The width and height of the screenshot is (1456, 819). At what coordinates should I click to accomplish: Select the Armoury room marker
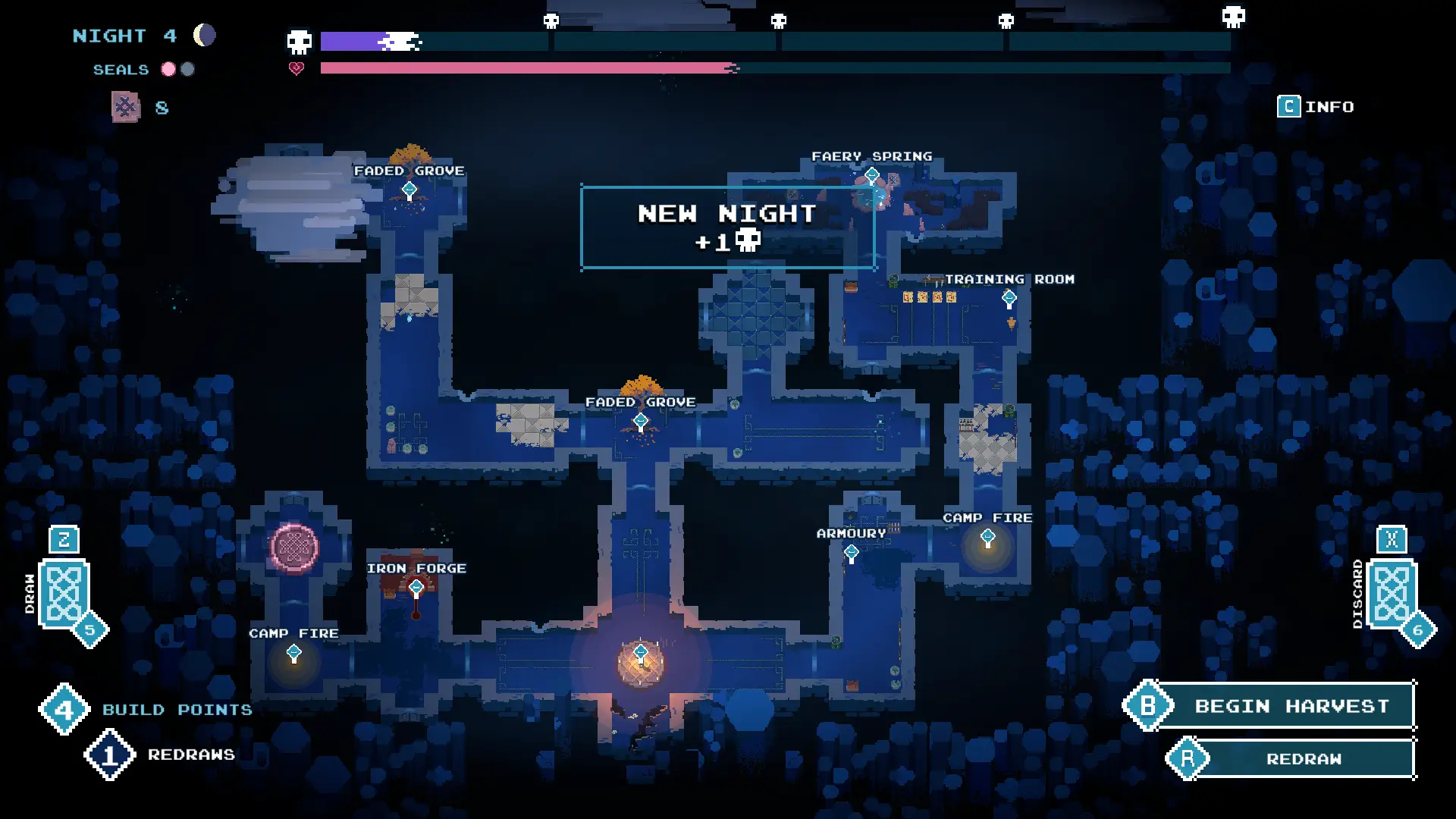[x=852, y=553]
